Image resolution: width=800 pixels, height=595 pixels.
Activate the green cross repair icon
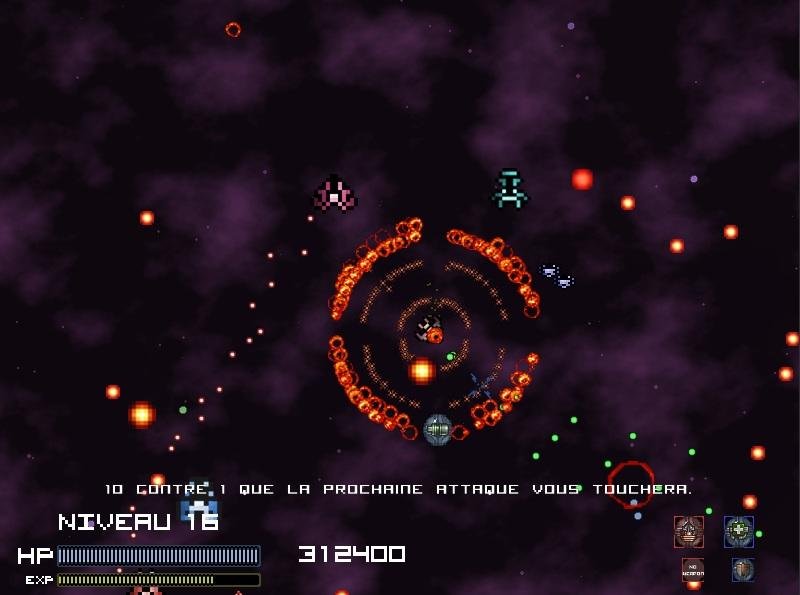[739, 531]
